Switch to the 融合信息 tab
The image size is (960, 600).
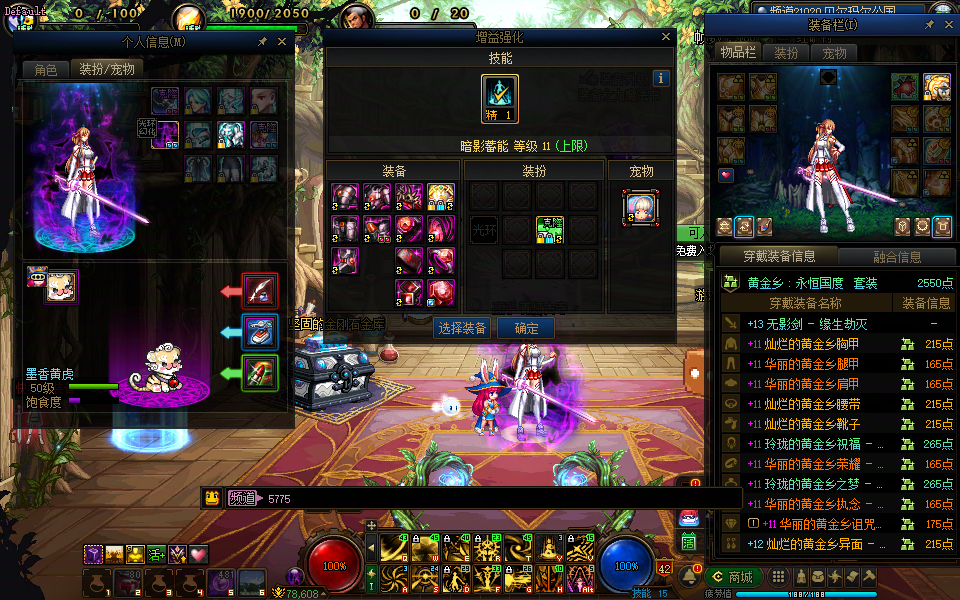[897, 256]
